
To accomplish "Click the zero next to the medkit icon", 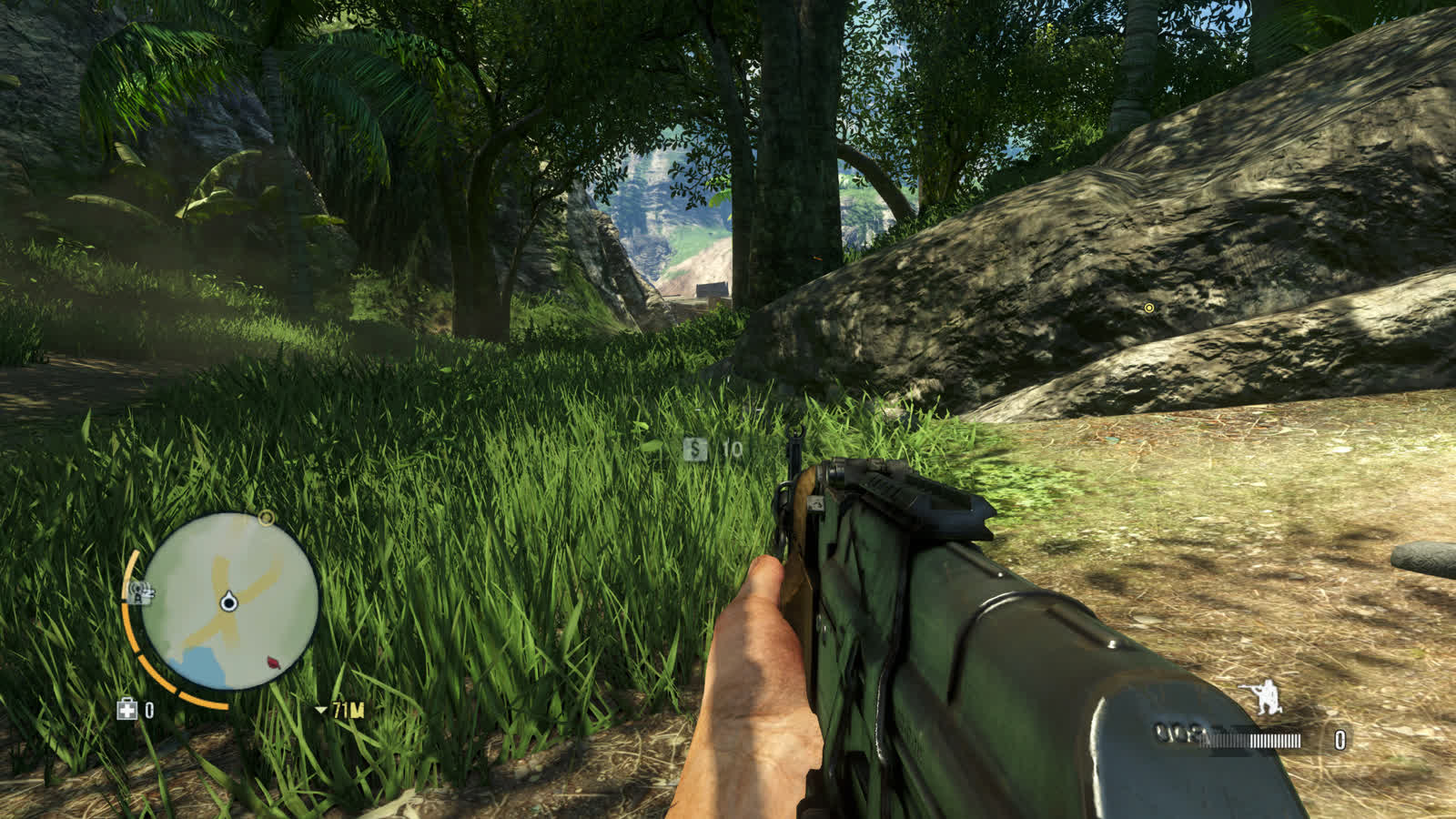I will pos(148,709).
